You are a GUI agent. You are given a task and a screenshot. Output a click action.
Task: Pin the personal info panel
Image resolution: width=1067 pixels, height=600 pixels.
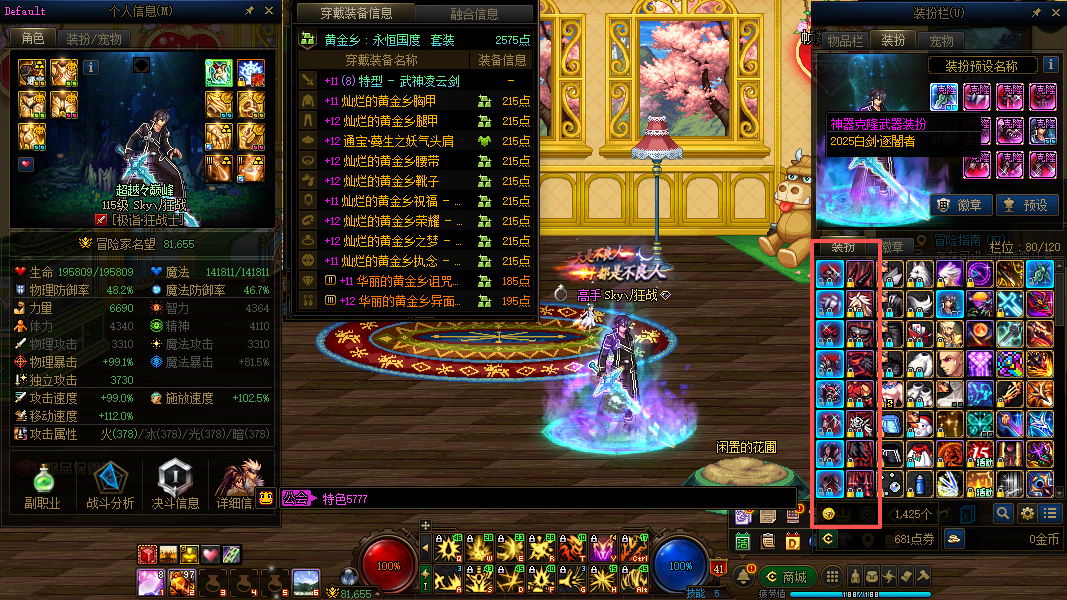tap(249, 11)
